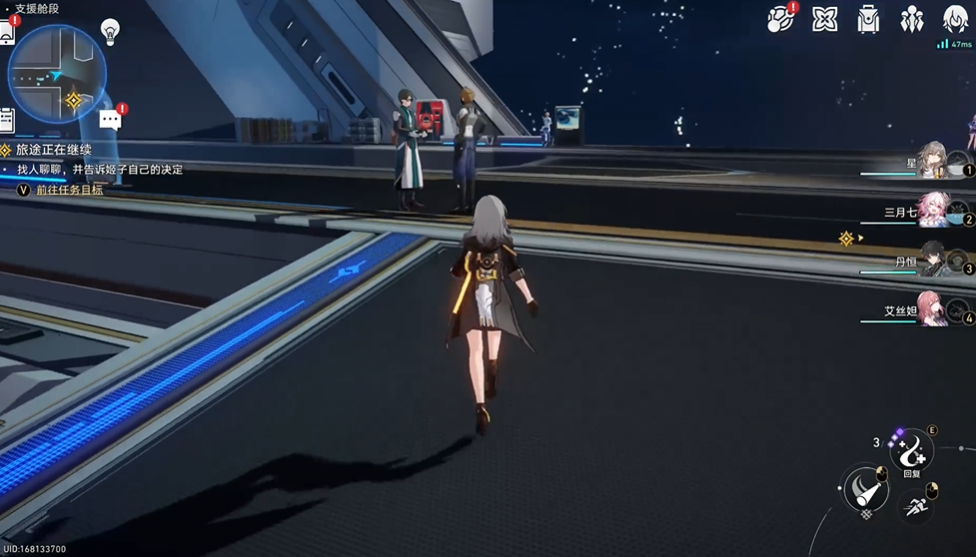Open the minimap
This screenshot has width=976, height=557.
pos(57,73)
